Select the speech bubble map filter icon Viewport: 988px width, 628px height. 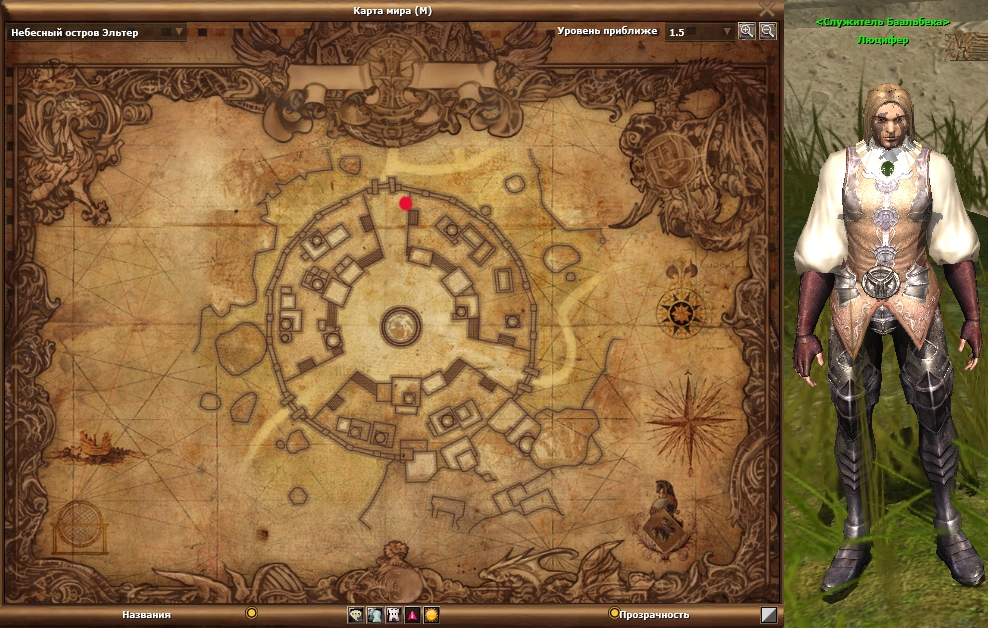(x=355, y=615)
